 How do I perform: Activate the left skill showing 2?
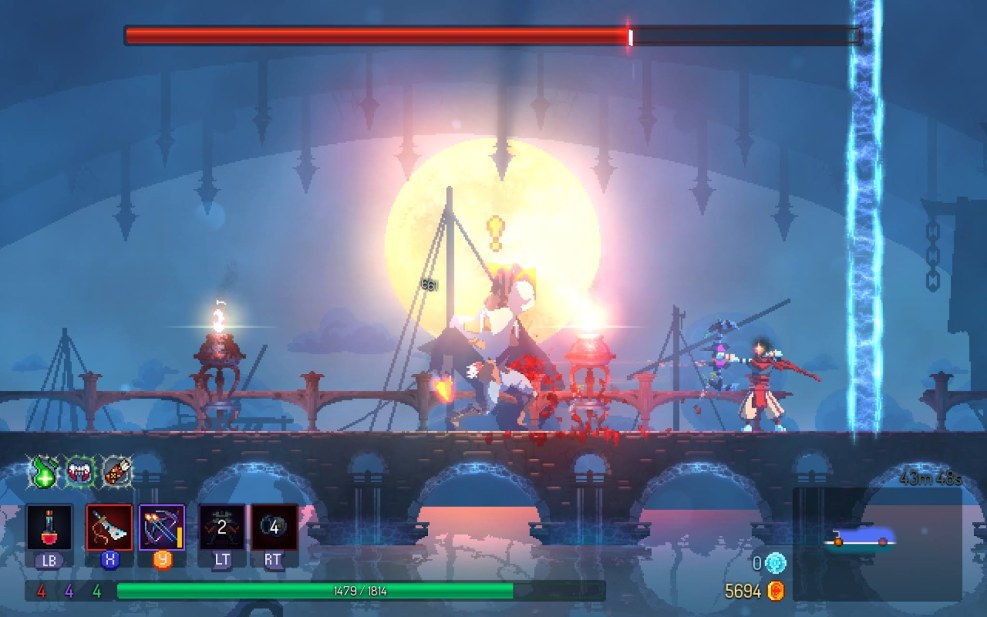[221, 527]
